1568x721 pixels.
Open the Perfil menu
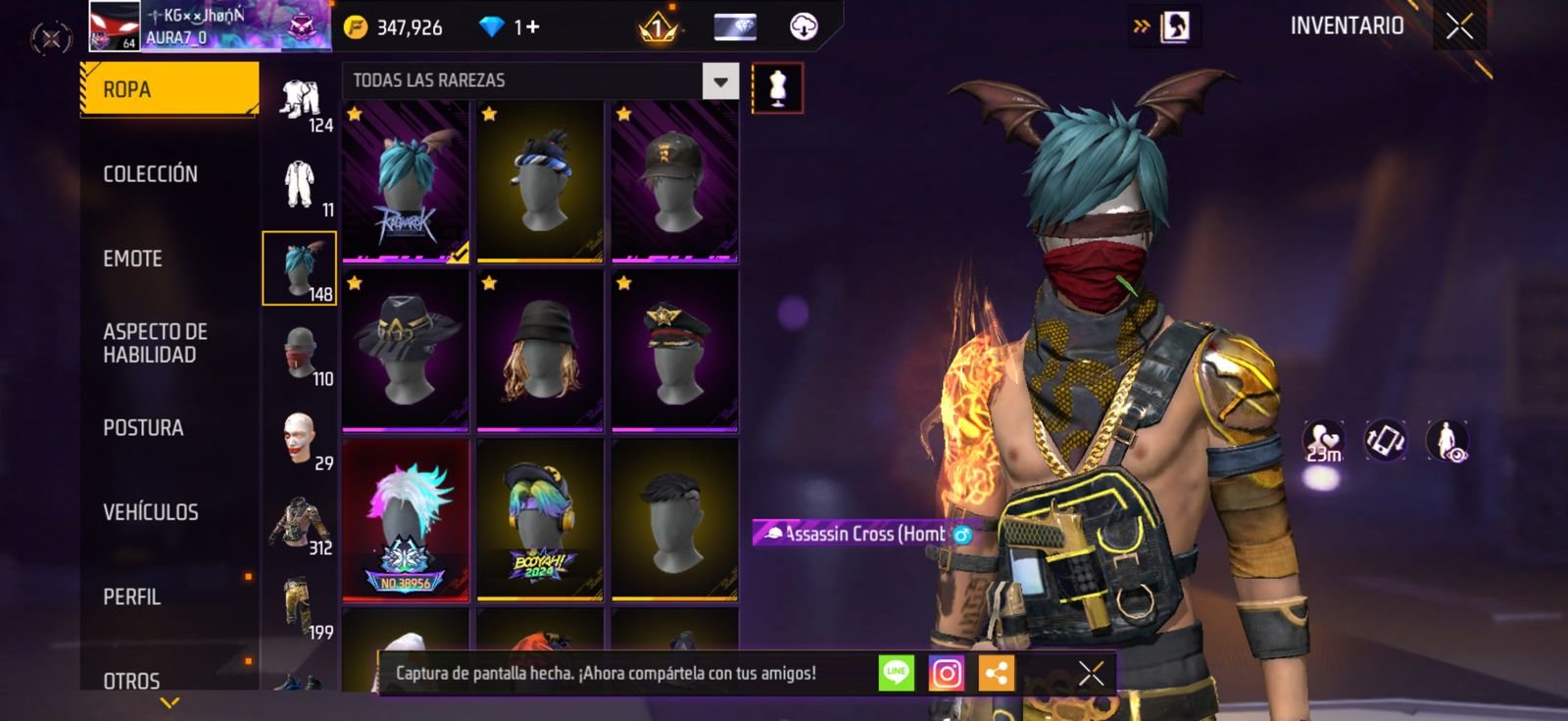coord(131,597)
